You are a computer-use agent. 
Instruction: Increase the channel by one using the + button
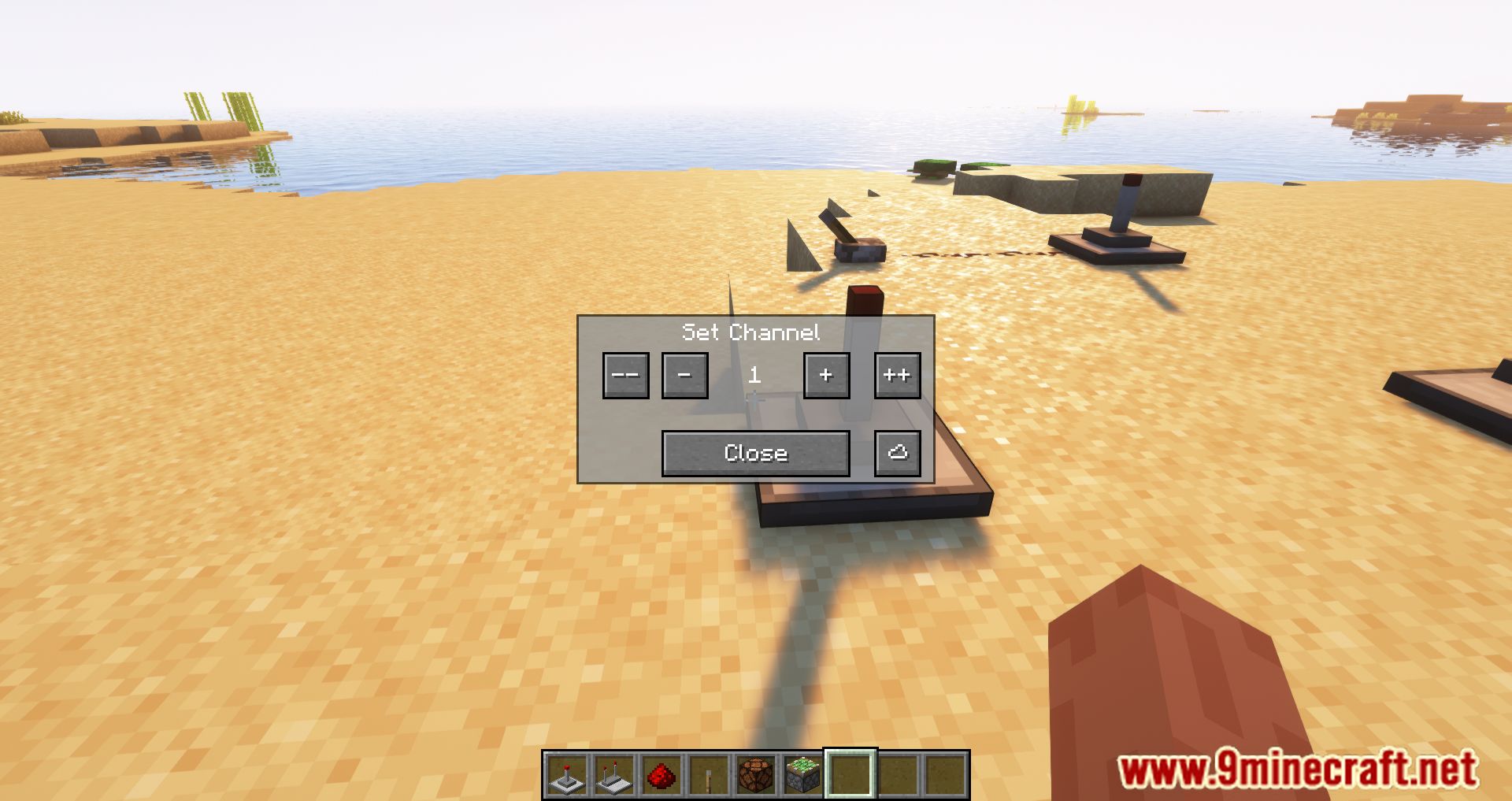tap(826, 376)
